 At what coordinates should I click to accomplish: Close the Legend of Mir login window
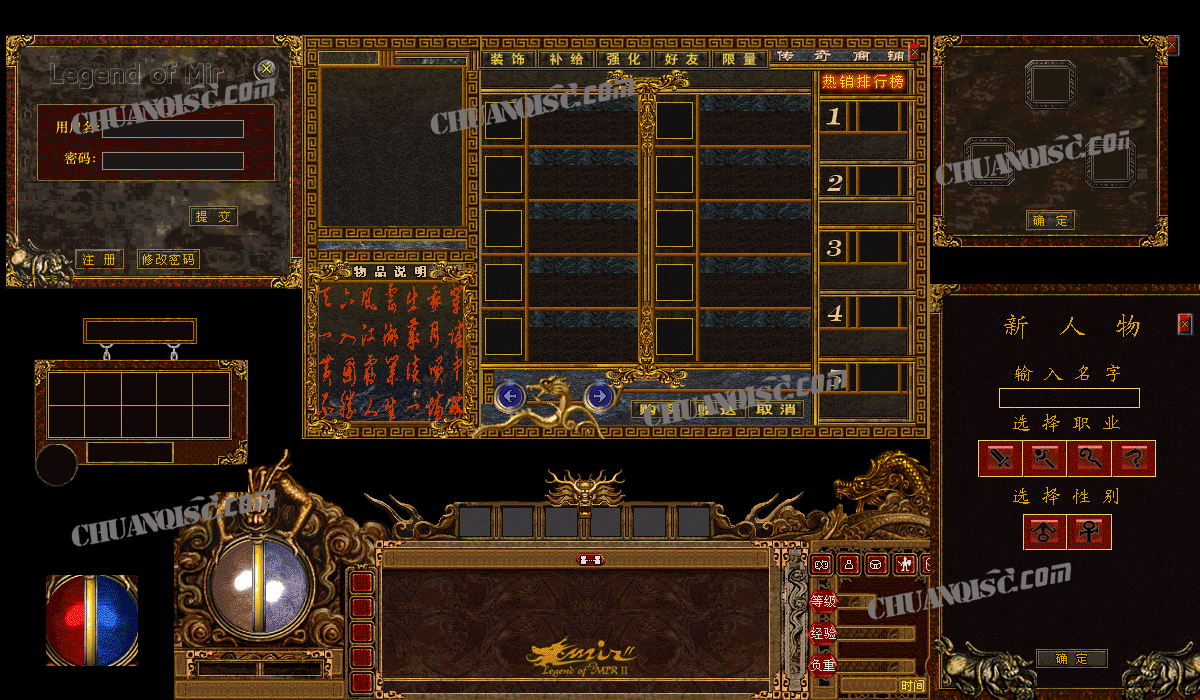point(266,69)
